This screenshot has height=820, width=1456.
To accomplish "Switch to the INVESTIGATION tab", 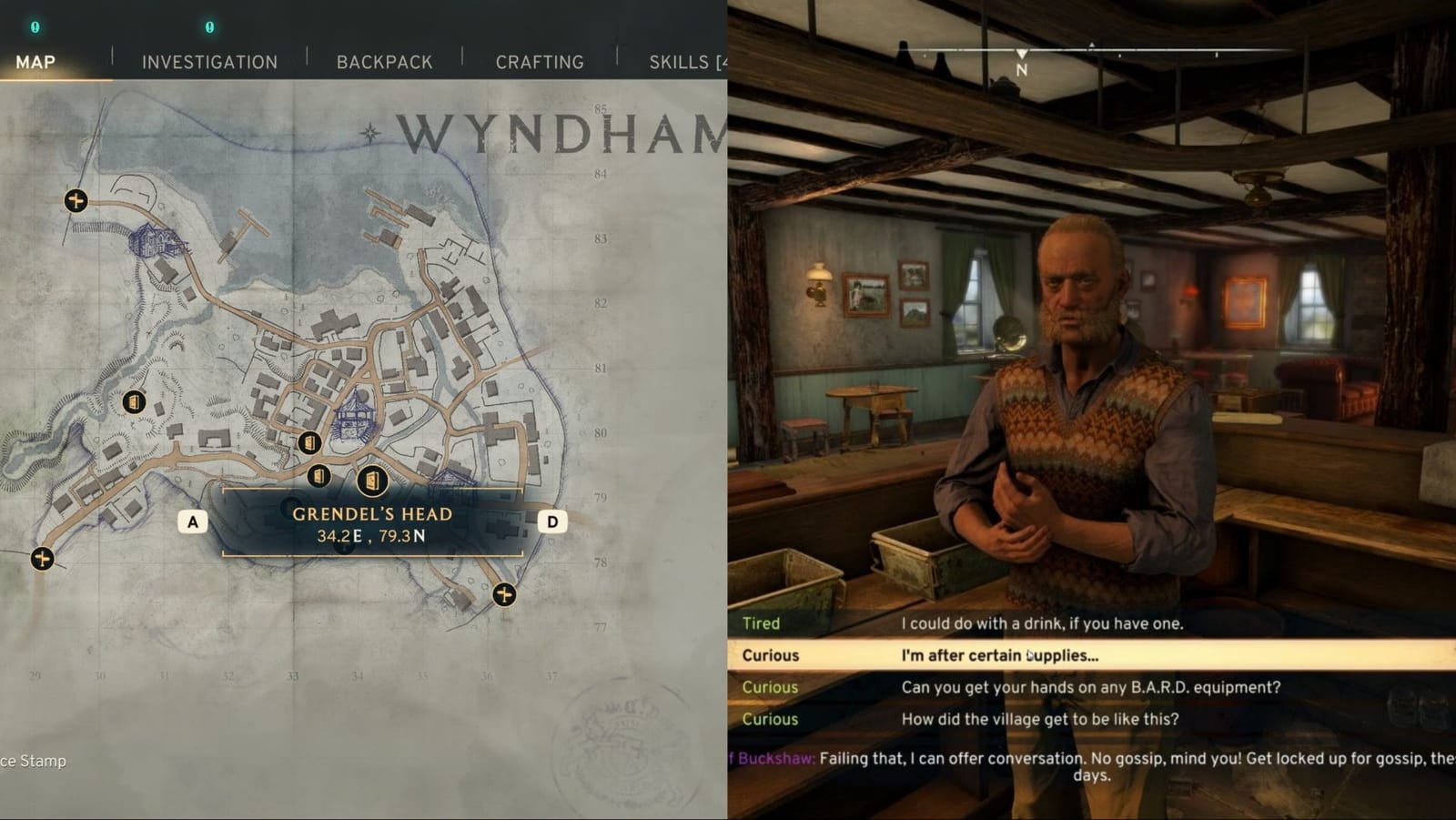I will pos(208,62).
